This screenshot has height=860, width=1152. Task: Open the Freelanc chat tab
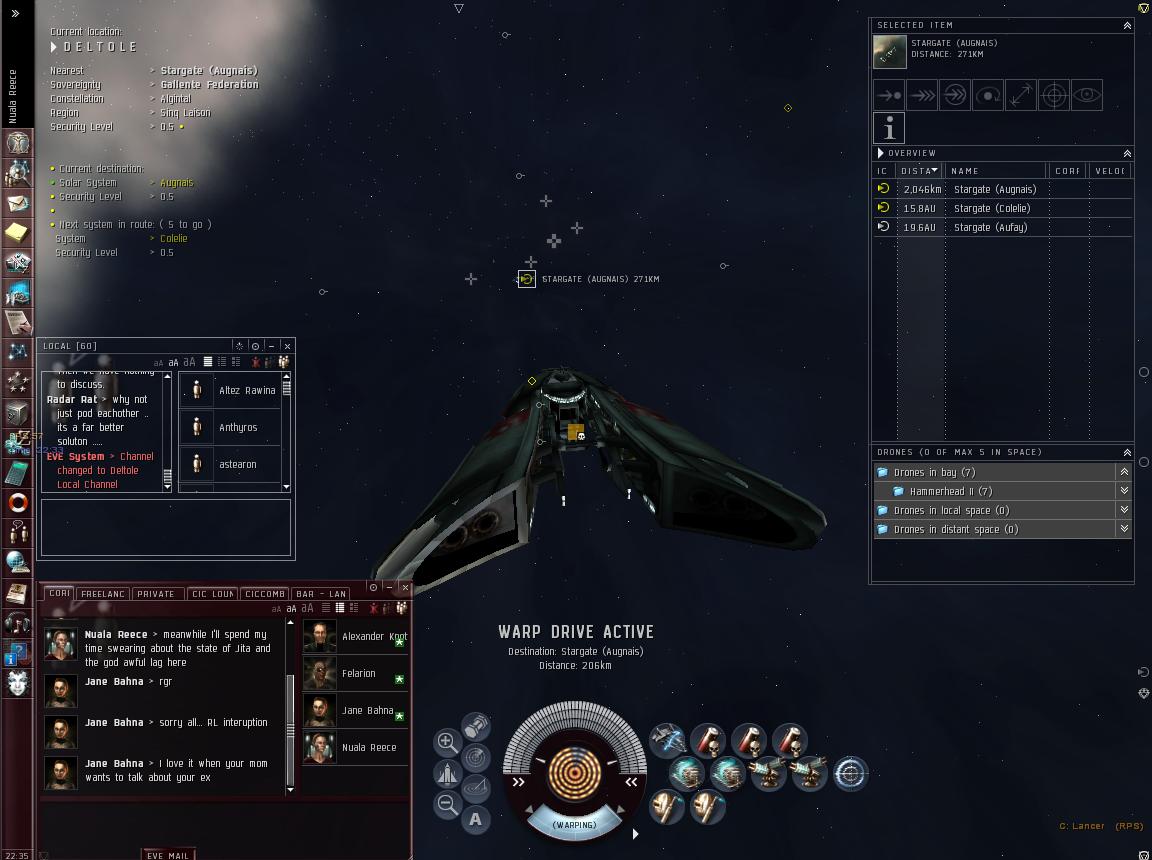point(103,594)
